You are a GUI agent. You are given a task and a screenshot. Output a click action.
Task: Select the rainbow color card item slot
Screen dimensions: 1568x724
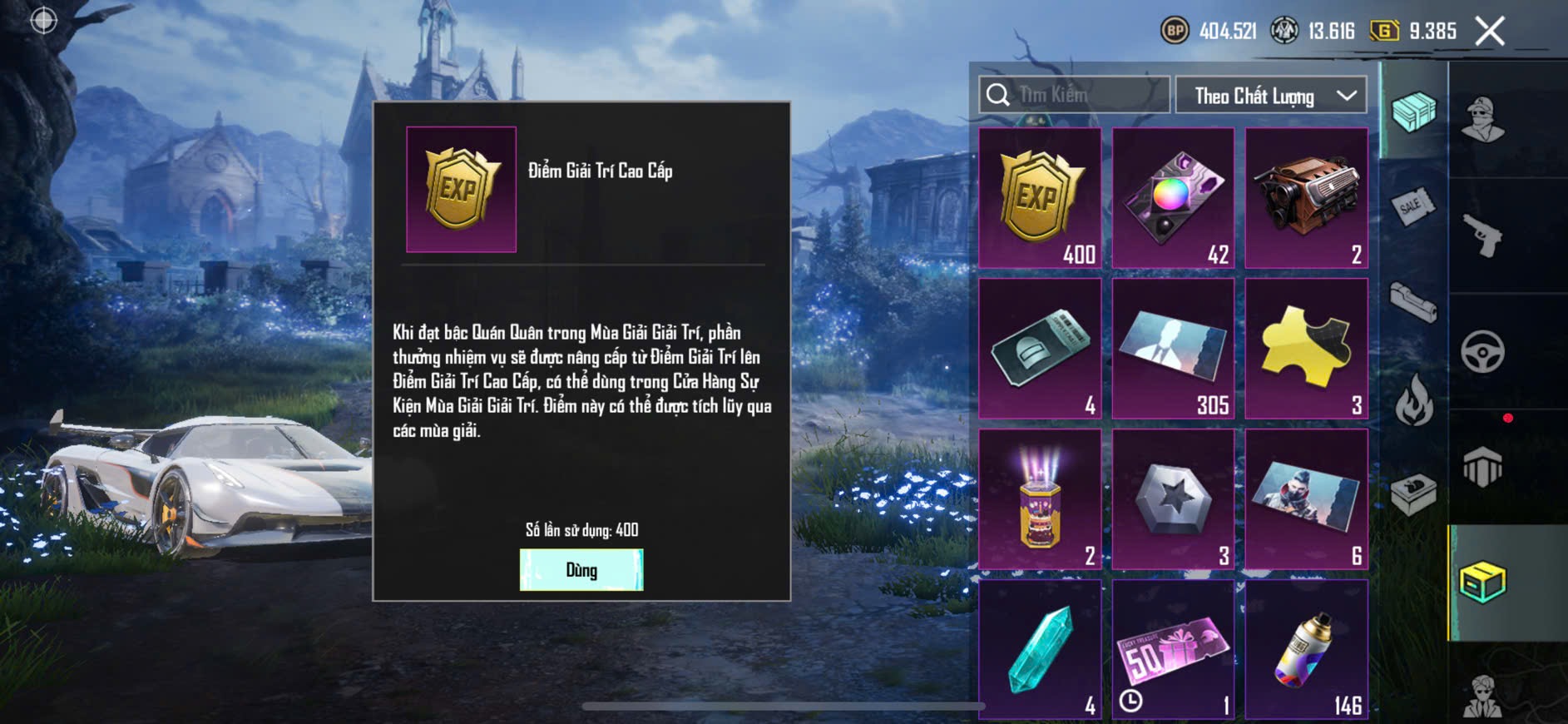pos(1173,198)
